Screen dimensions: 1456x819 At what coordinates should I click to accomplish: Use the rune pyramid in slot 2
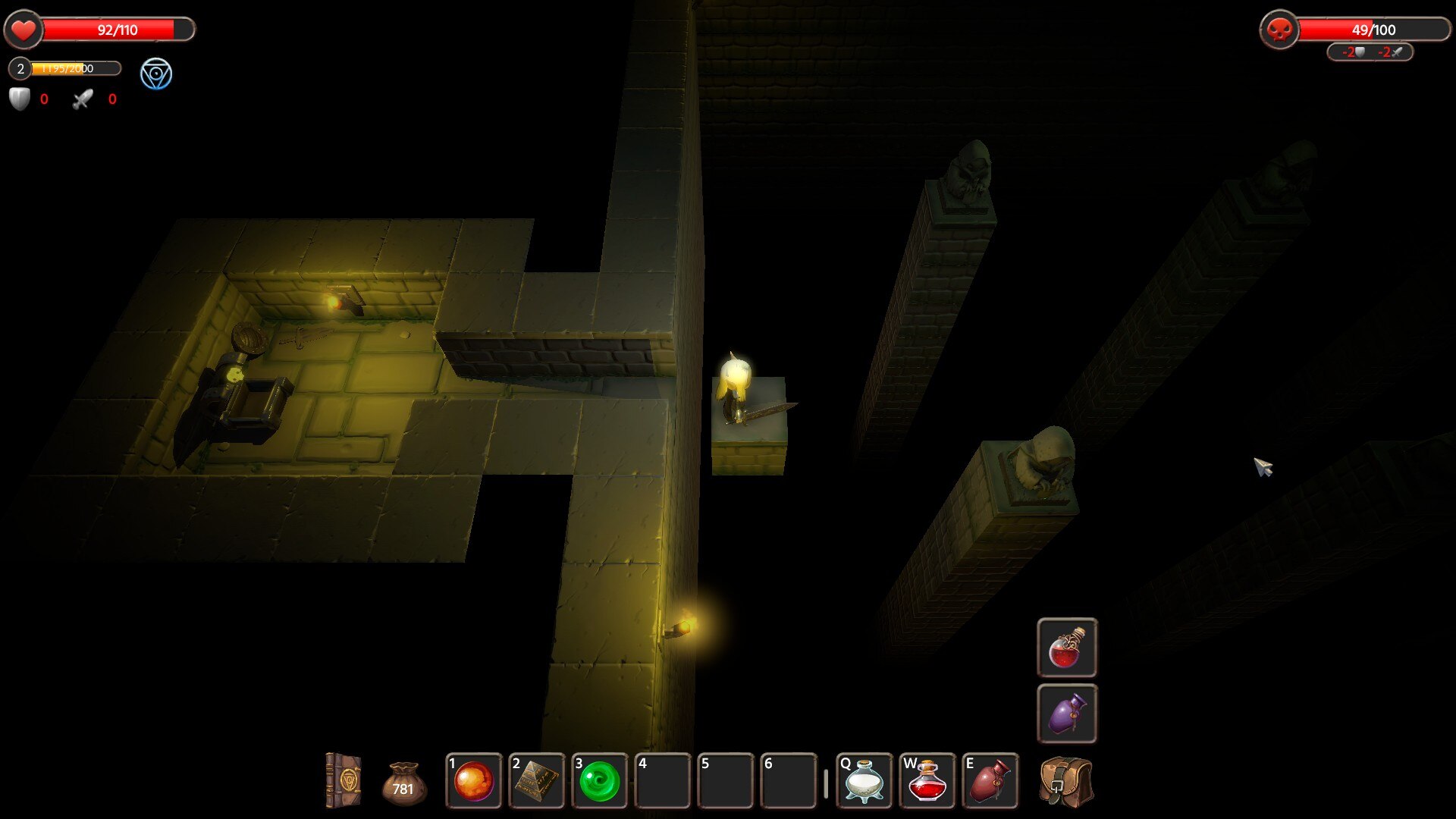(537, 781)
